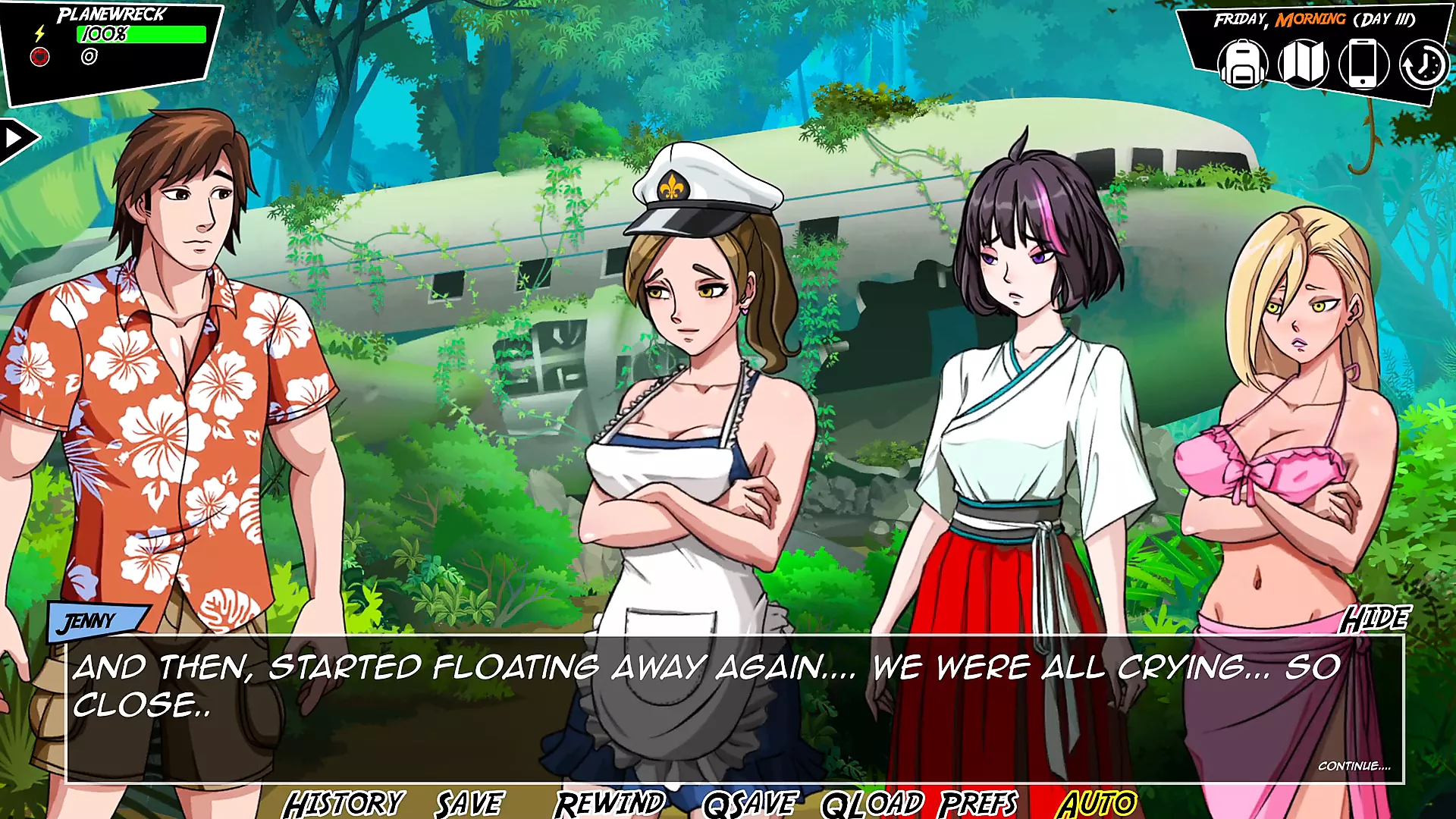The width and height of the screenshot is (1456, 819).
Task: Quick load with QLoad
Action: (872, 804)
